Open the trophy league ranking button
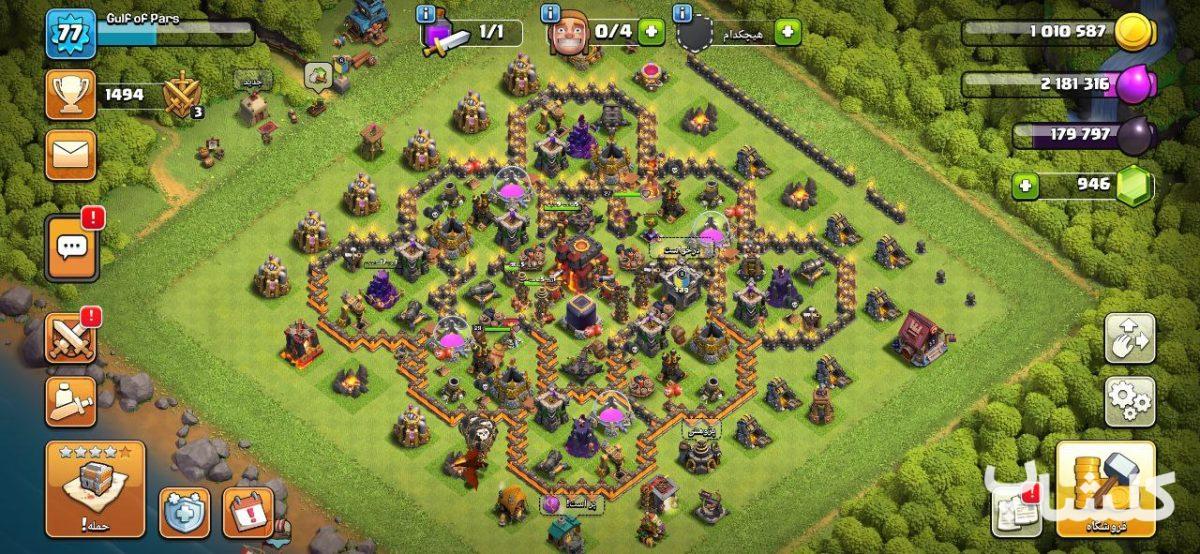Viewport: 1200px width, 554px height. click(x=71, y=95)
